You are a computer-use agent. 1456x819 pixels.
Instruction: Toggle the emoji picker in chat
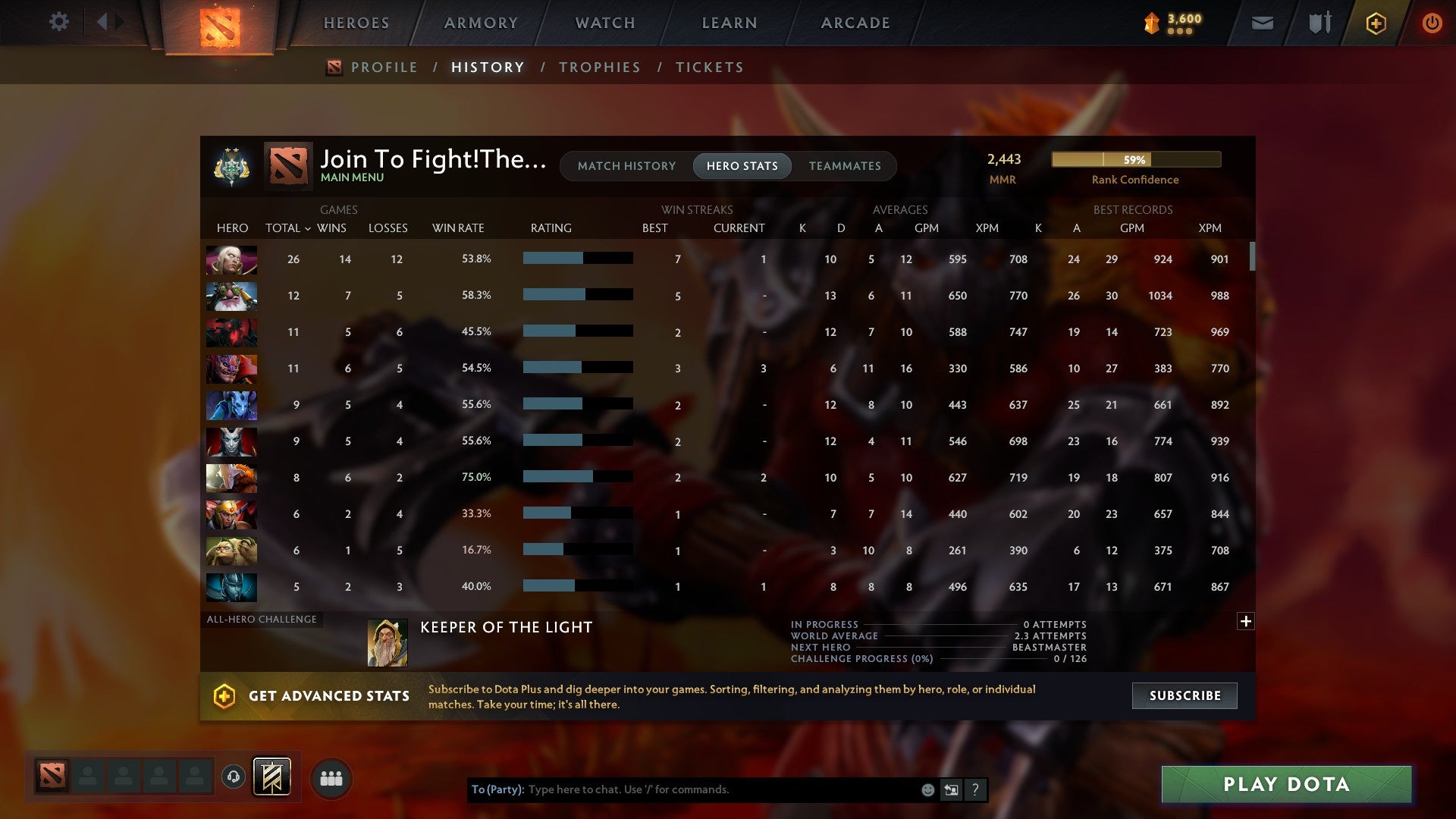point(927,789)
